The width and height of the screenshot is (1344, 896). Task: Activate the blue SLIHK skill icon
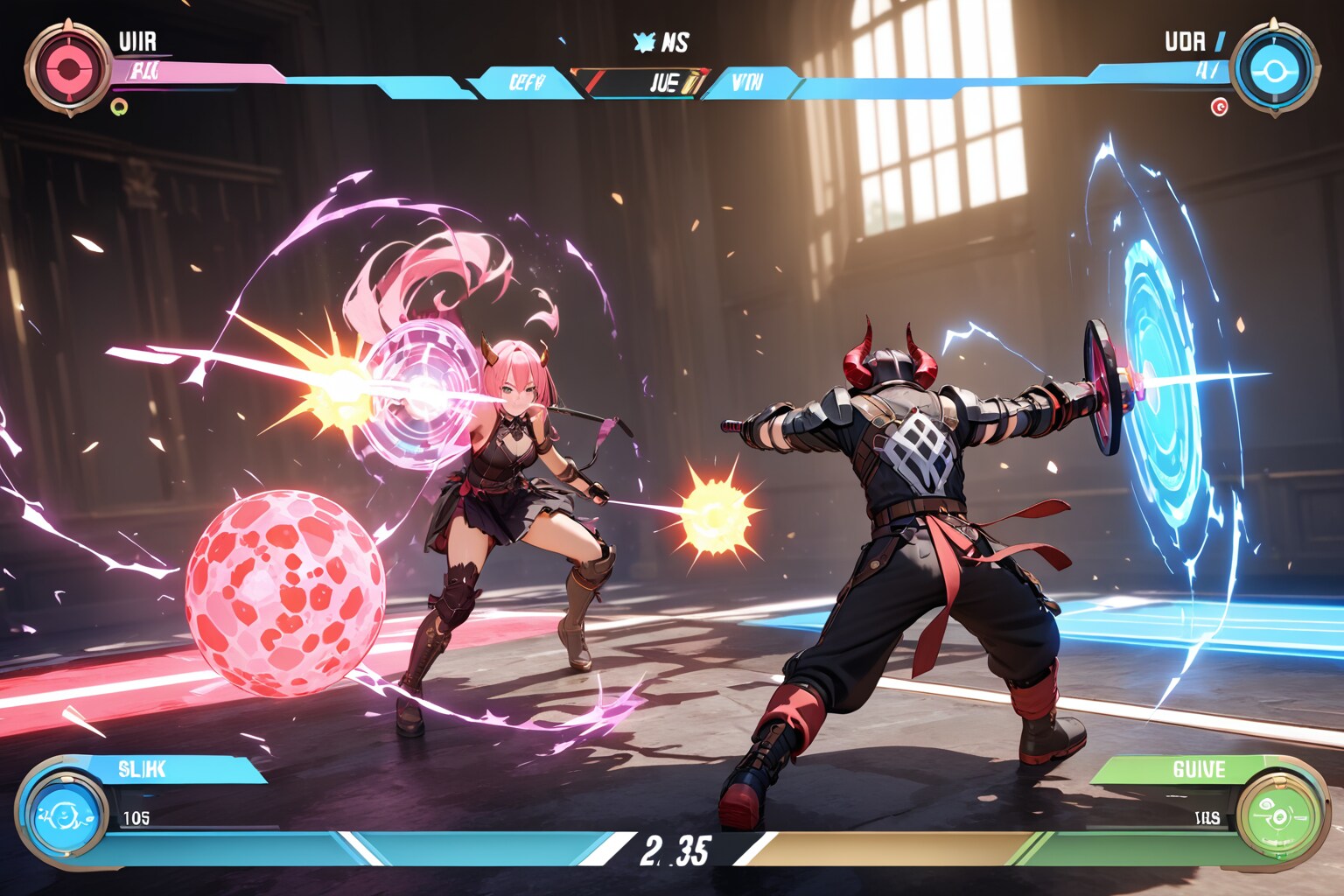coord(63,815)
